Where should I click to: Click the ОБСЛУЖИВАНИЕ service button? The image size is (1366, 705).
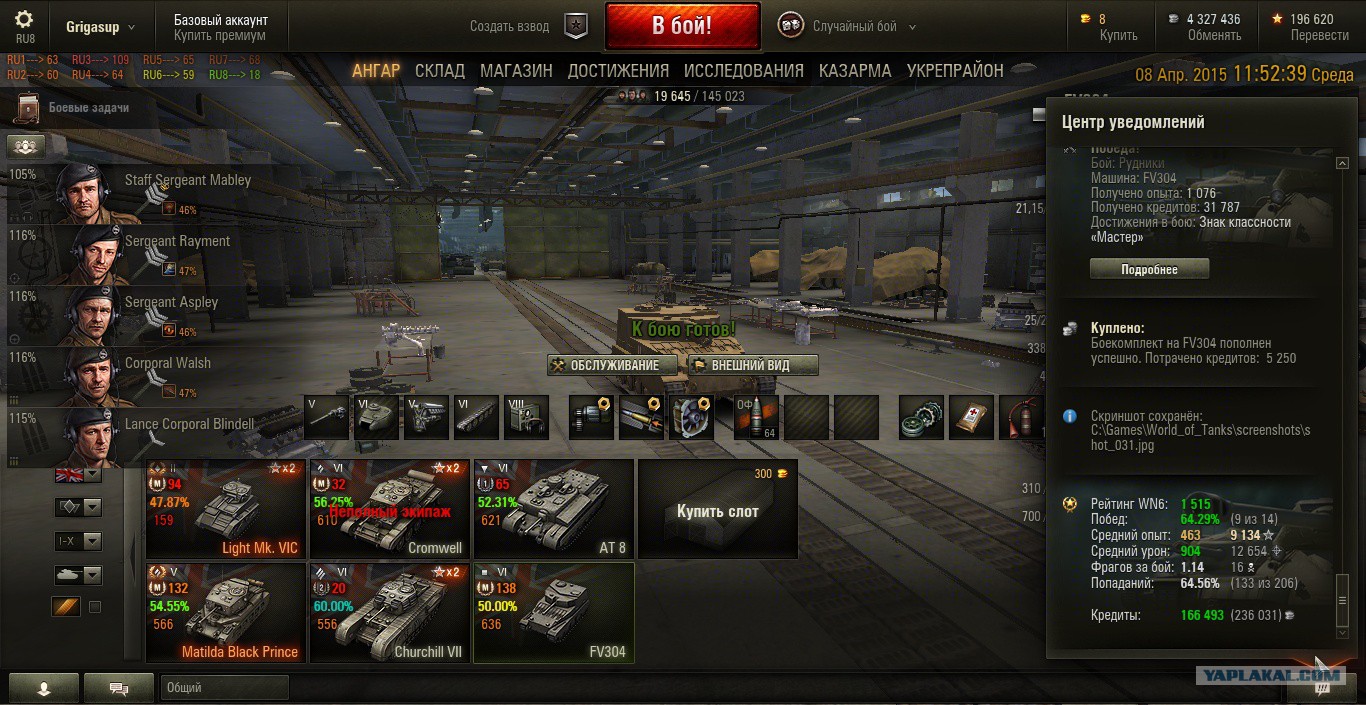pyautogui.click(x=612, y=365)
